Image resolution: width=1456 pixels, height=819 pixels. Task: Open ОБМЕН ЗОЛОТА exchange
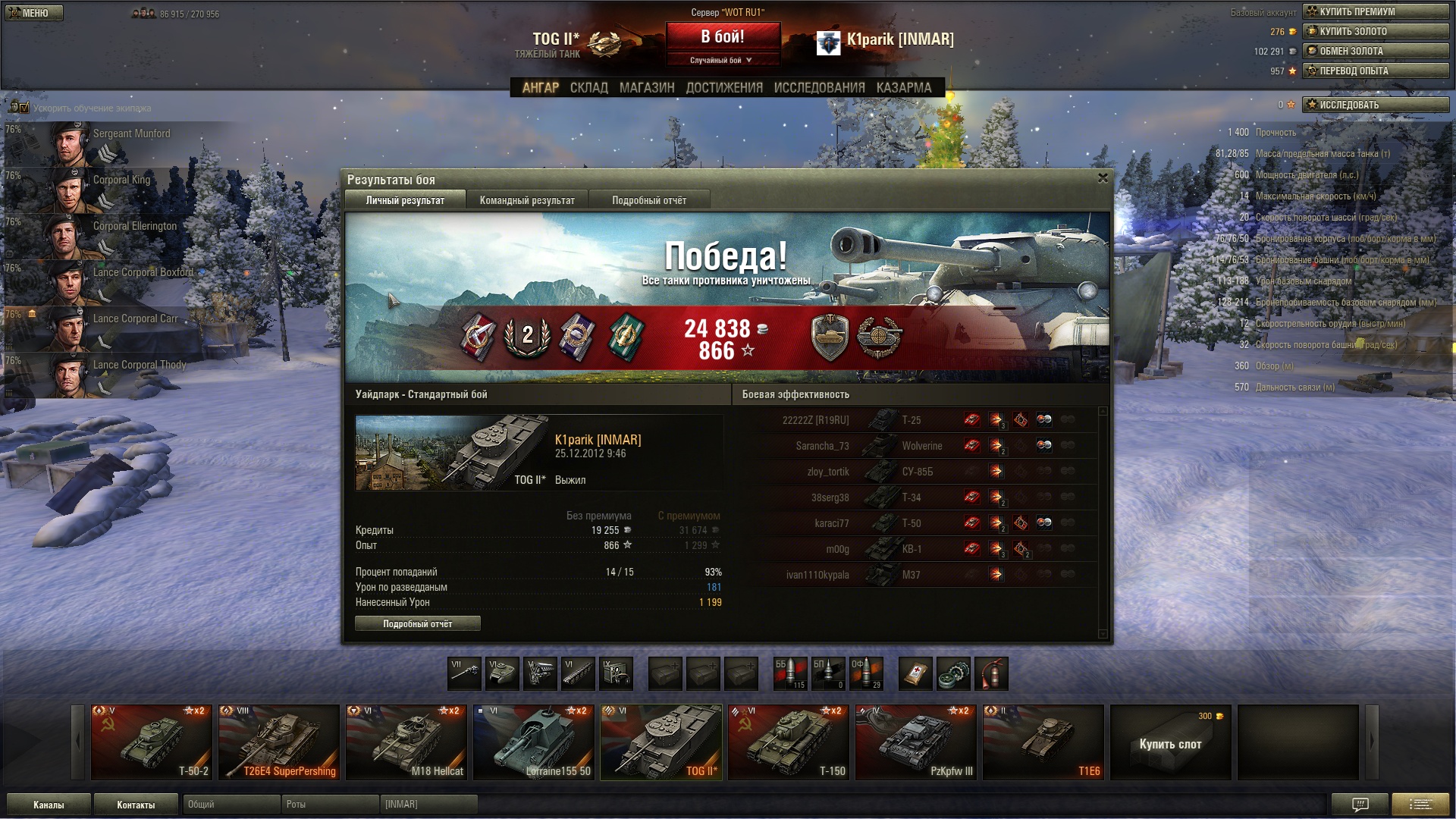(1375, 51)
